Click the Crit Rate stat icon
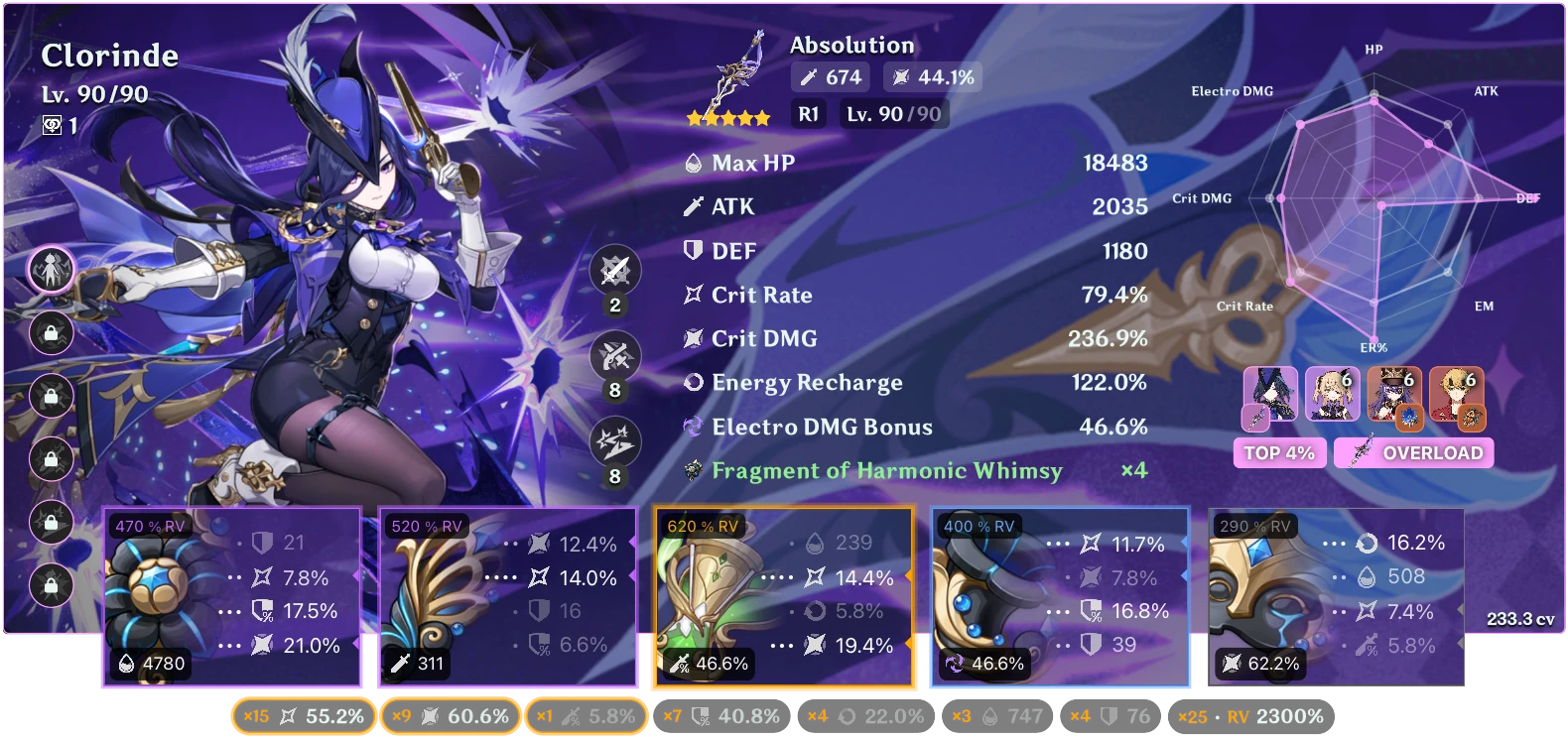 coord(693,295)
